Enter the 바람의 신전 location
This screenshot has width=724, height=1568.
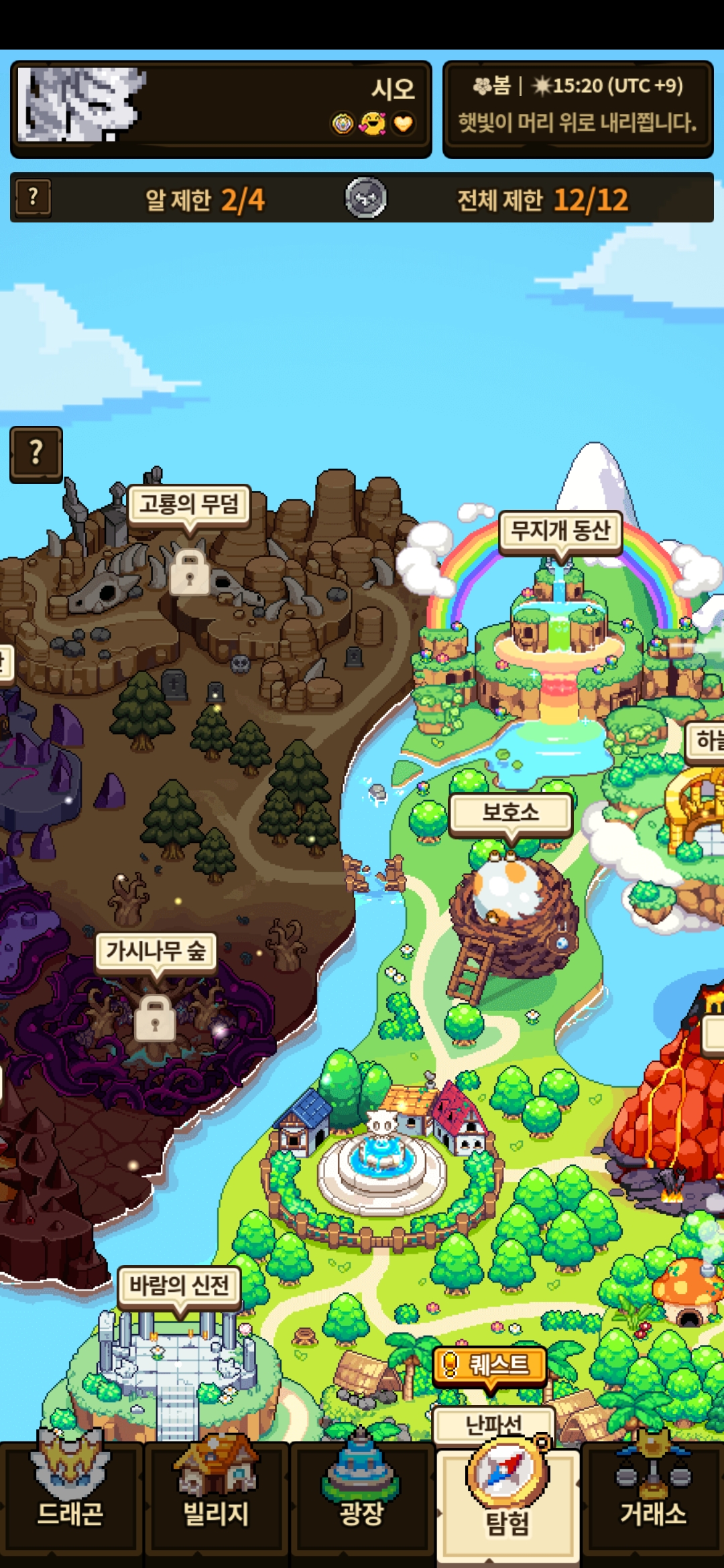pos(179,1285)
